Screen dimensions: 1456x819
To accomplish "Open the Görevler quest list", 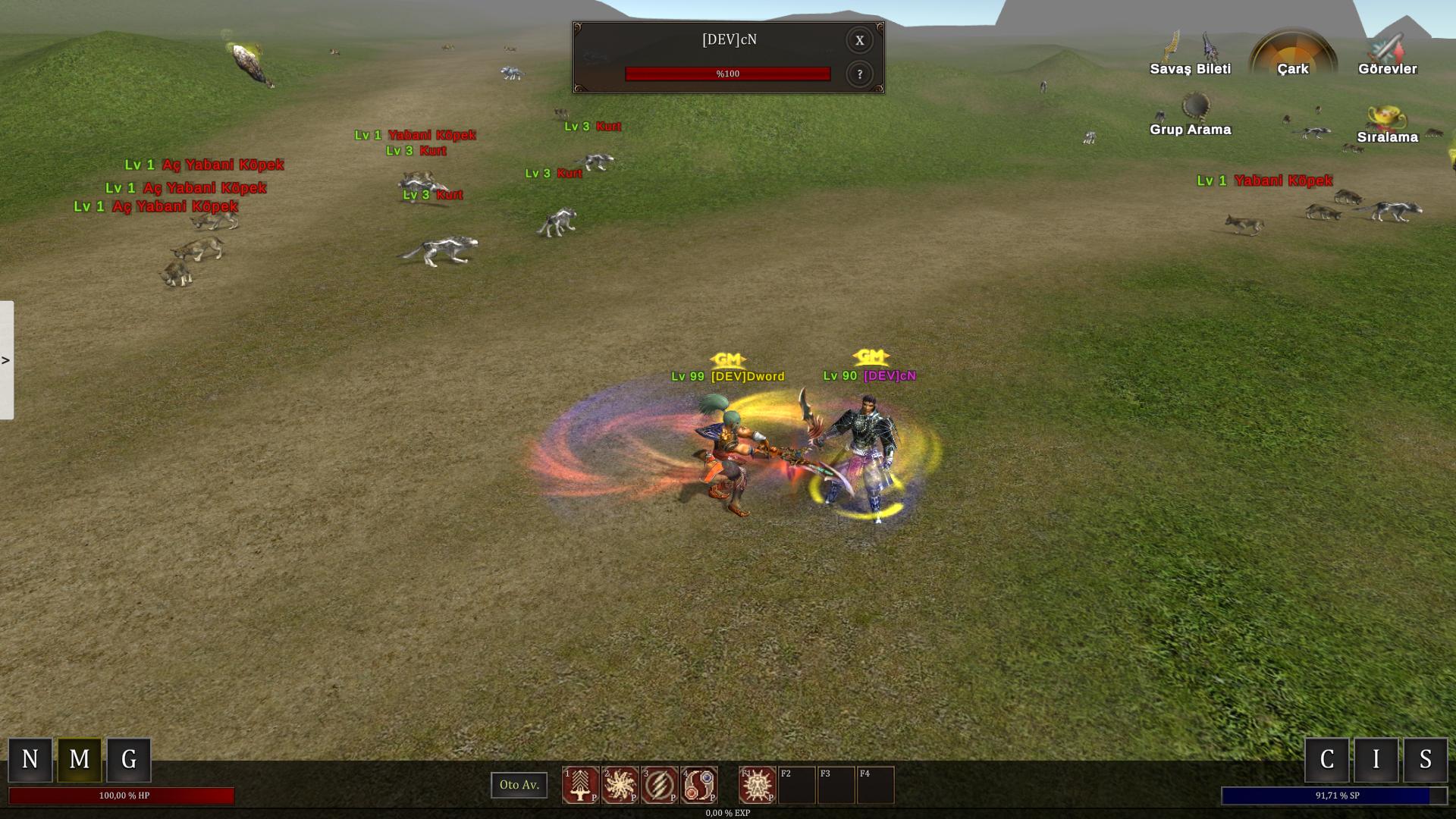I will tap(1387, 54).
